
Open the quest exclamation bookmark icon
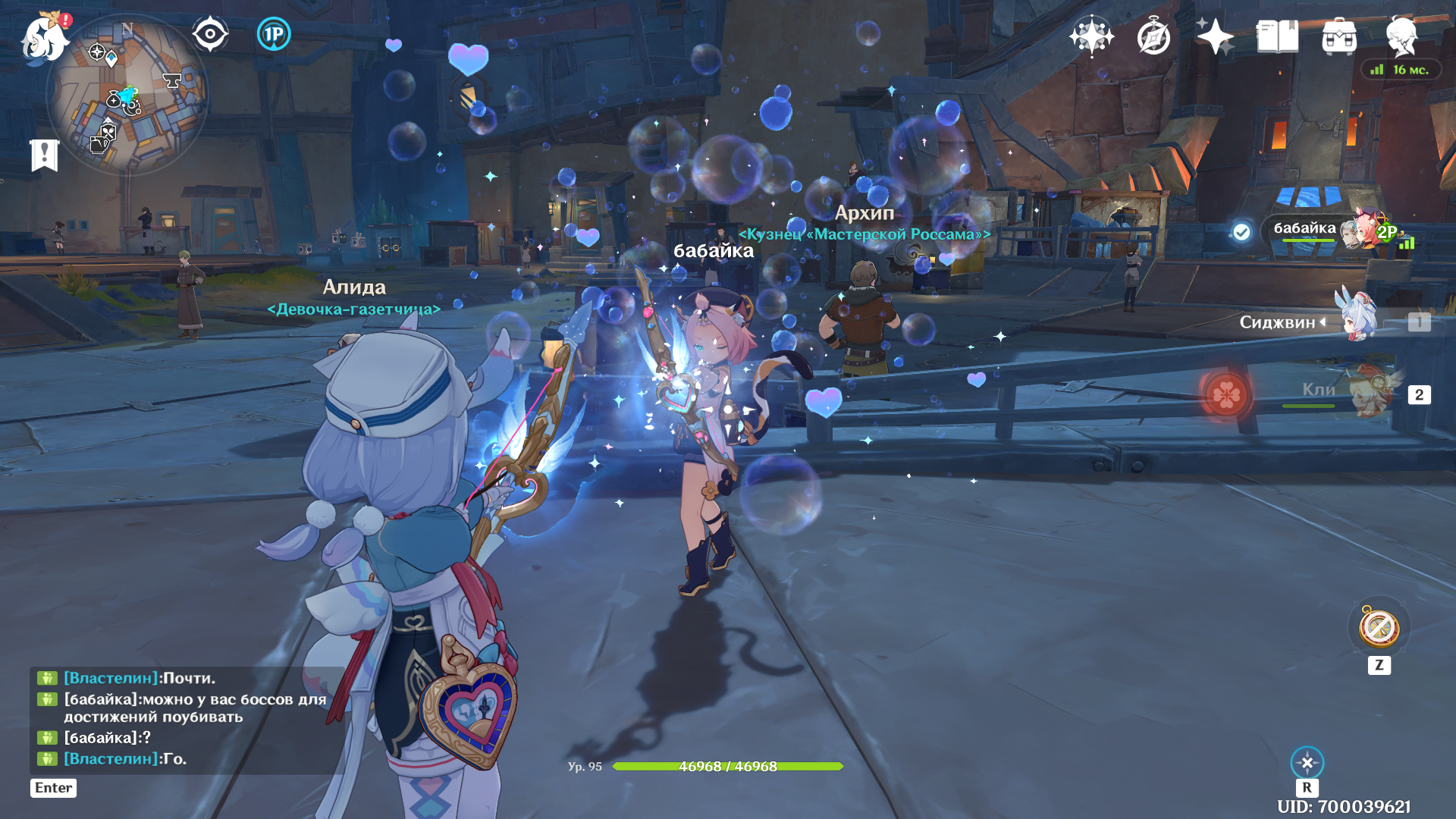pyautogui.click(x=44, y=155)
